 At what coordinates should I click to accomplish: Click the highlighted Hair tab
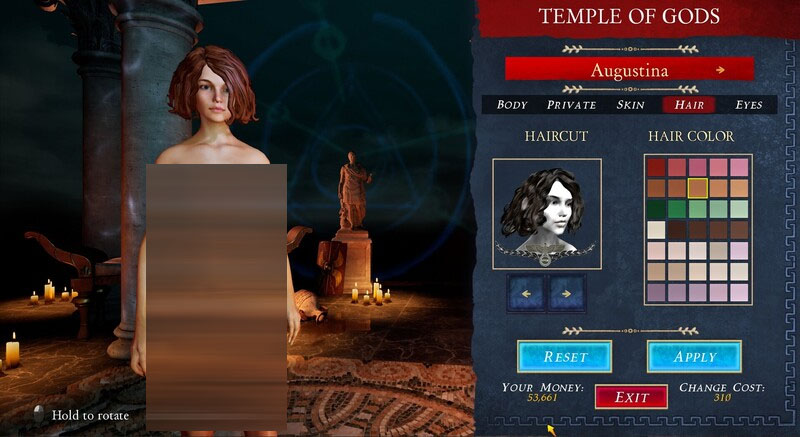point(689,105)
